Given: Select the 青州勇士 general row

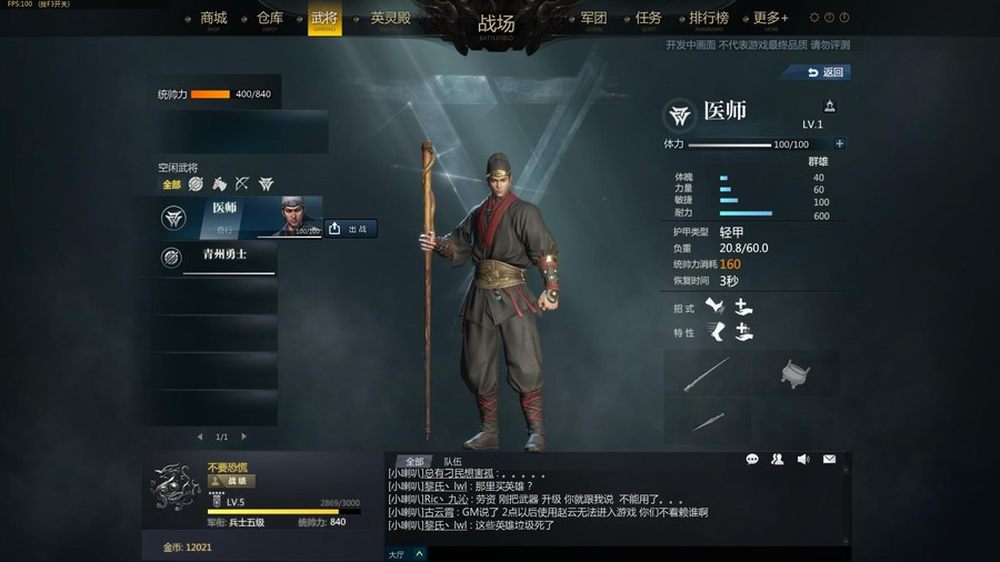Looking at the screenshot, I should pos(220,257).
